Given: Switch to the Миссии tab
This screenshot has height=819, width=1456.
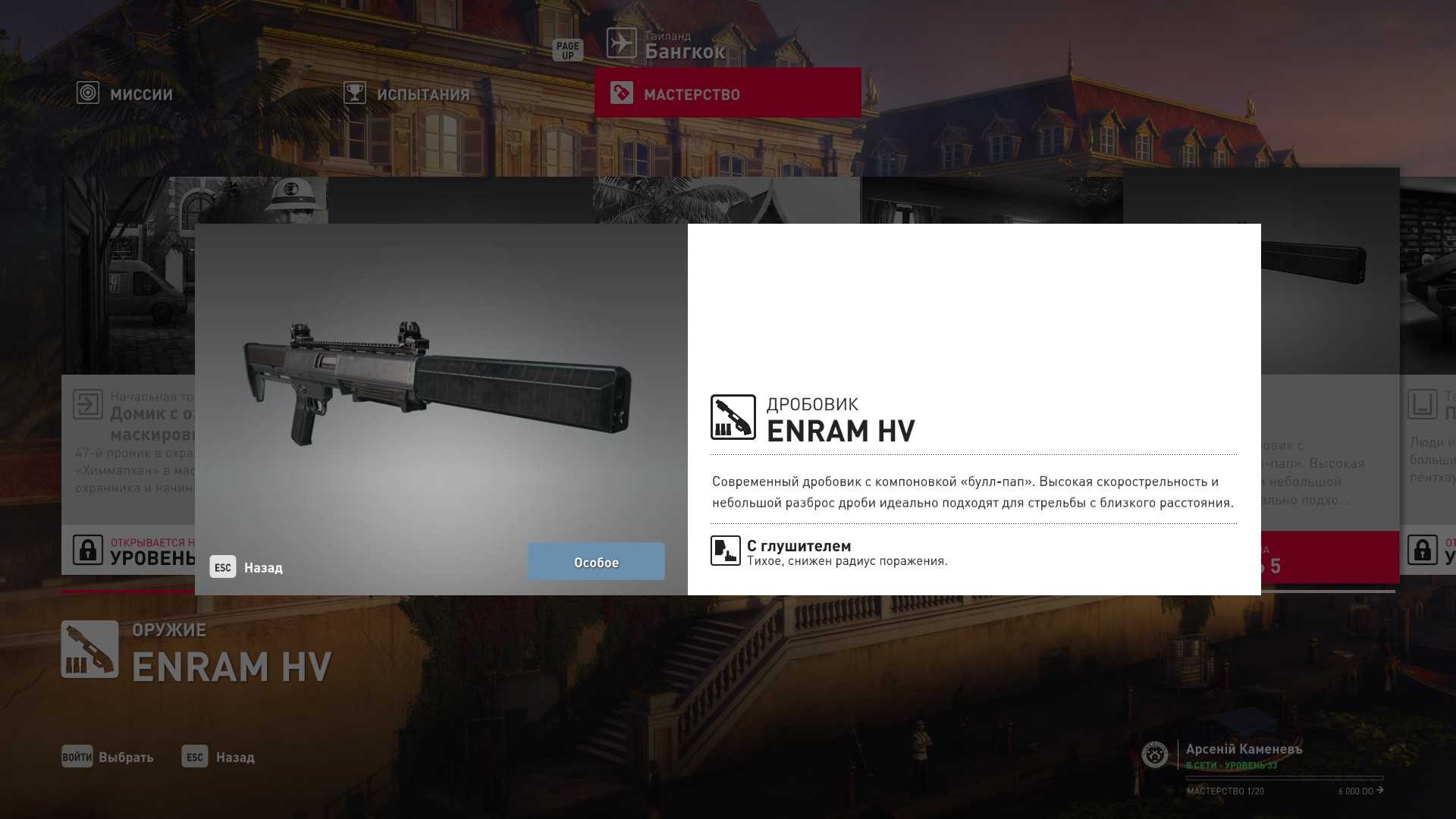Looking at the screenshot, I should click(126, 94).
